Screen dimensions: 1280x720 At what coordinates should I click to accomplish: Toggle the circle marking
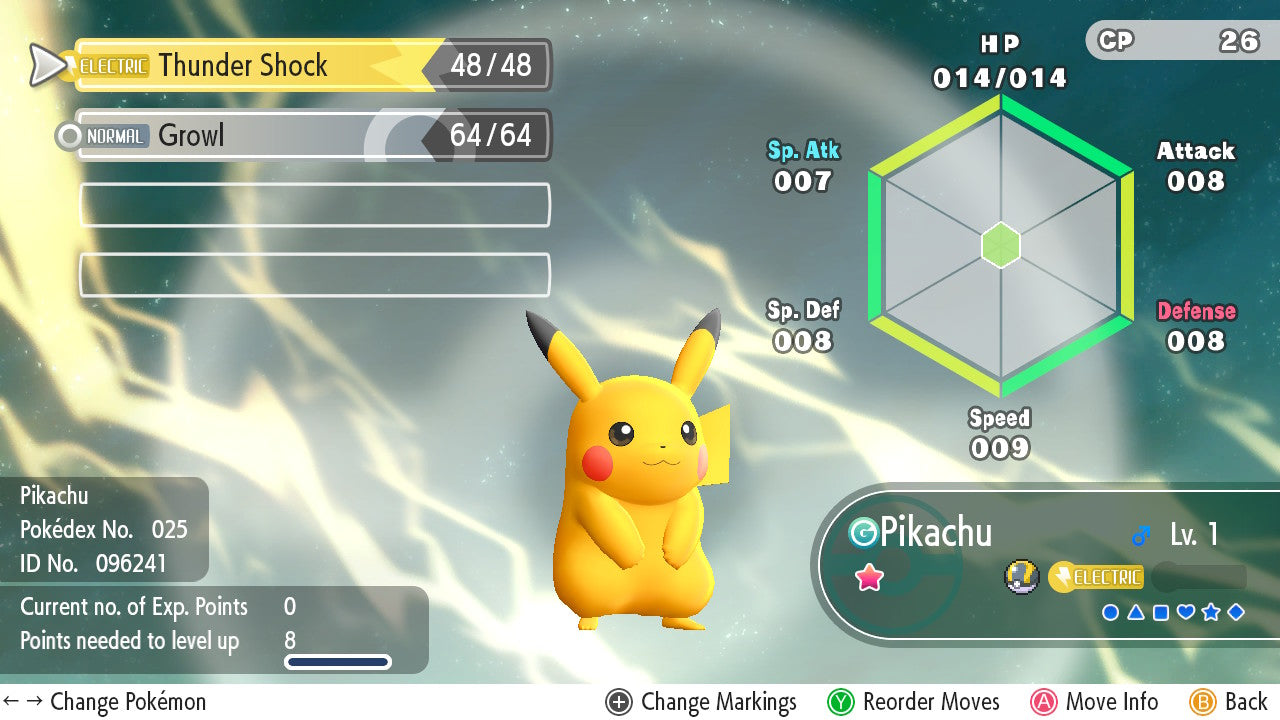(x=1110, y=612)
